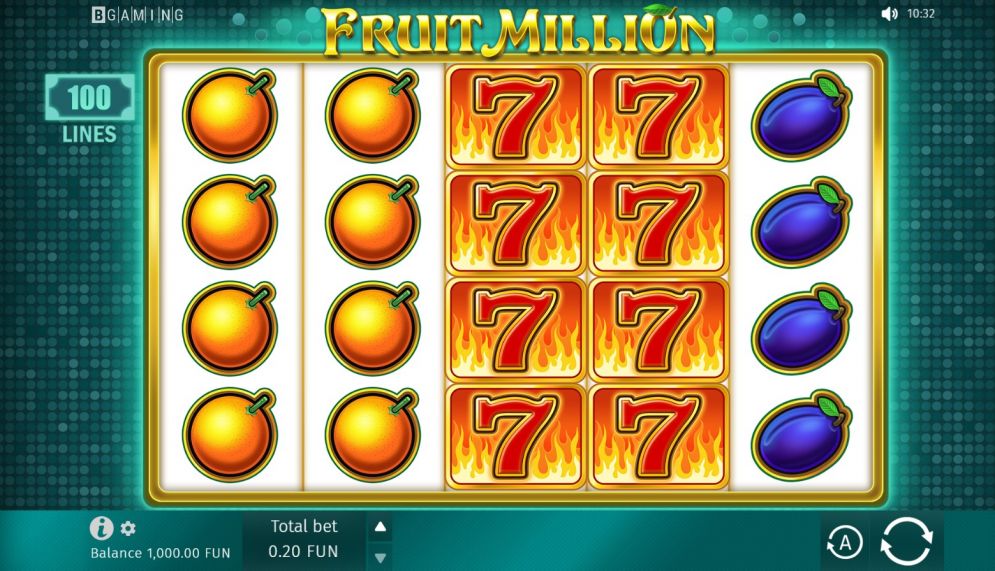
Task: Toggle sound with the speaker icon
Action: click(x=889, y=14)
